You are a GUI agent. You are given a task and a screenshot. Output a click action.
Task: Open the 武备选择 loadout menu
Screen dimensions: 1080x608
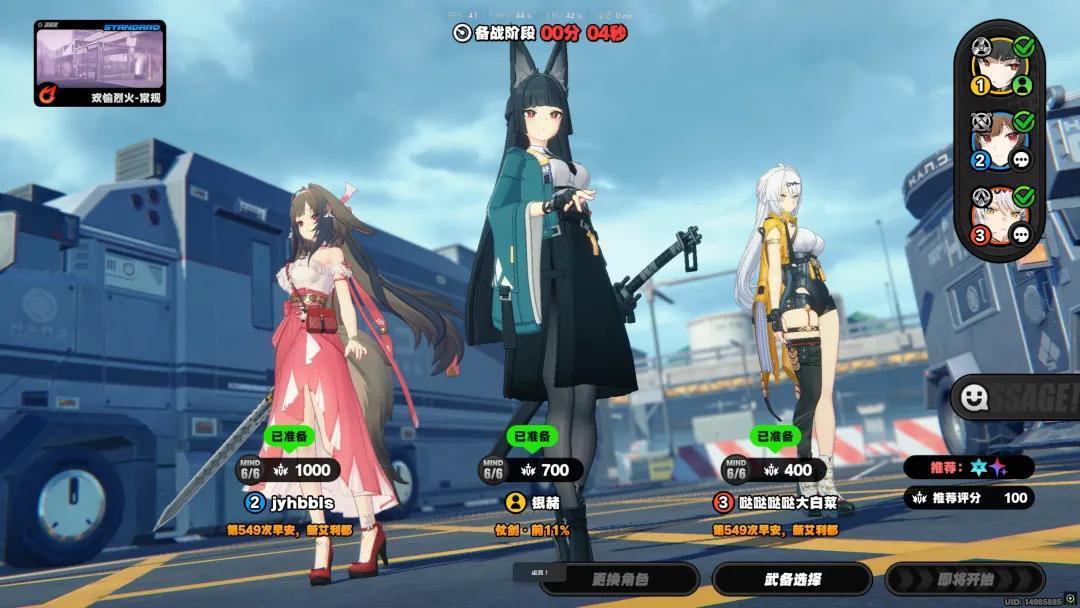pyautogui.click(x=792, y=579)
